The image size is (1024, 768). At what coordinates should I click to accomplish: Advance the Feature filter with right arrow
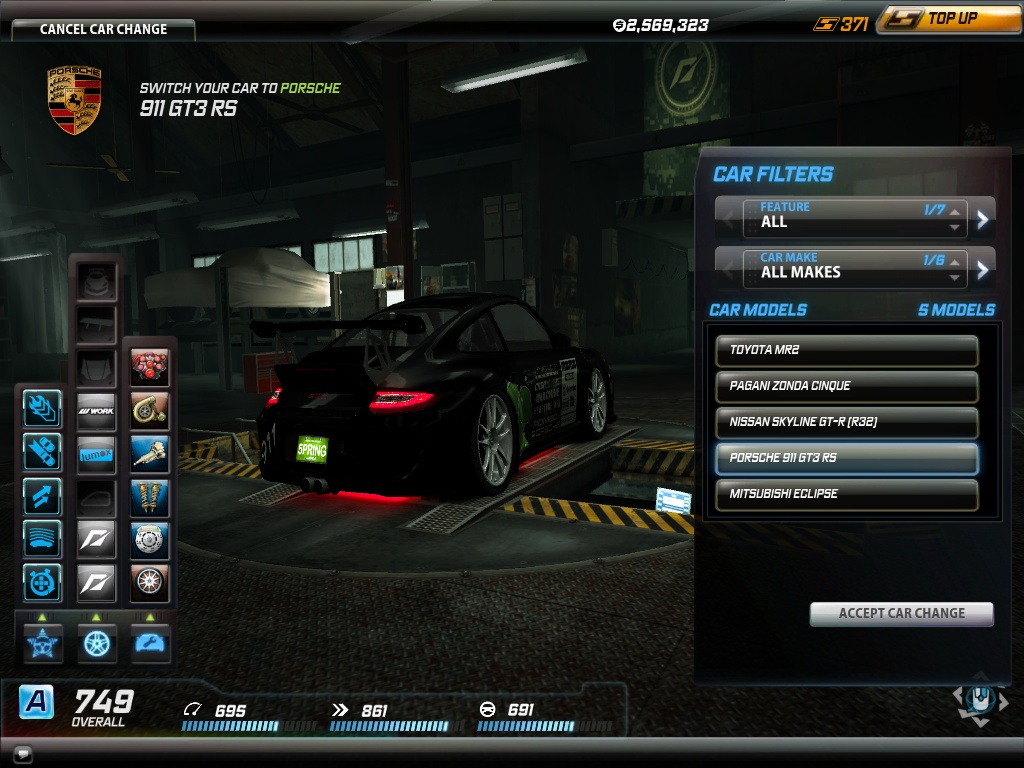983,217
